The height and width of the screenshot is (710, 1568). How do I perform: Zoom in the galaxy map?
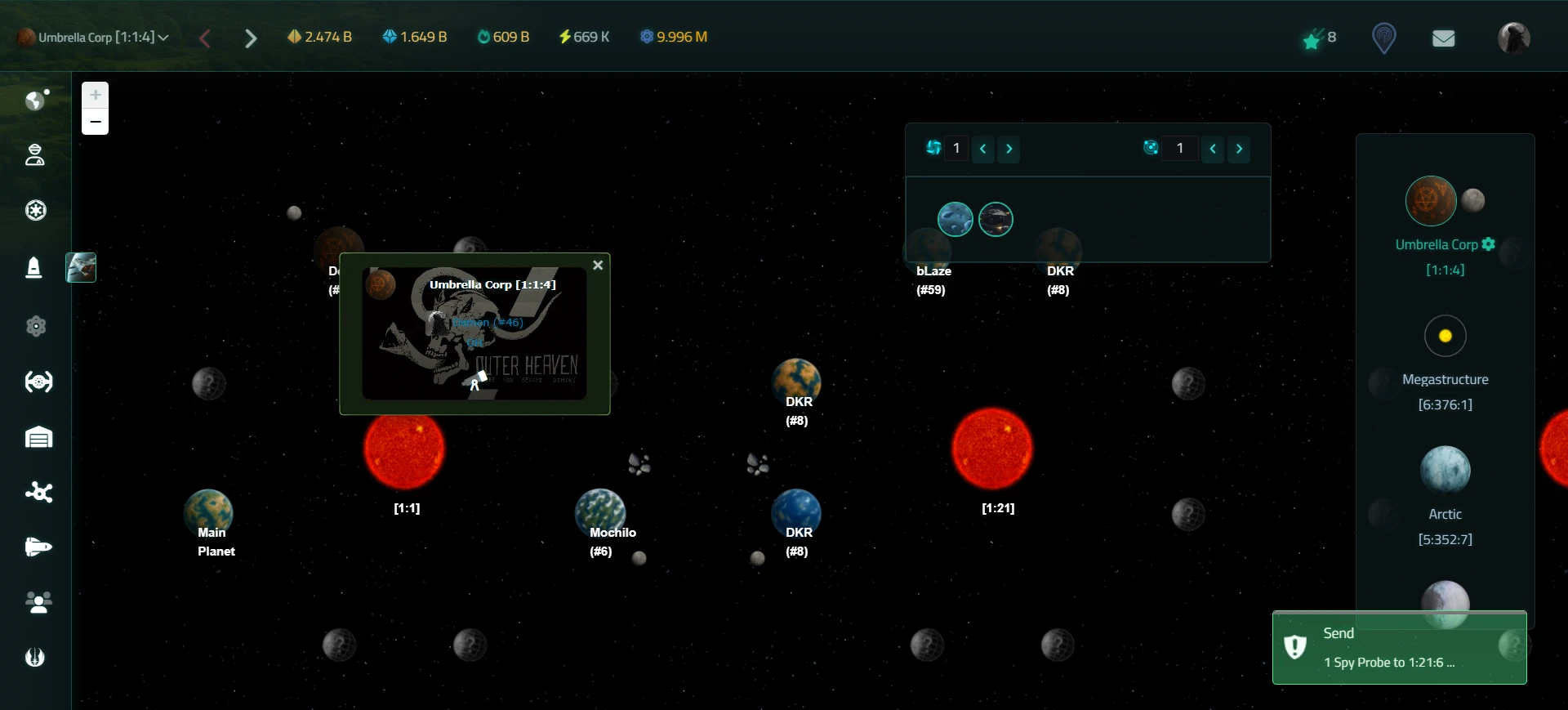[x=96, y=96]
